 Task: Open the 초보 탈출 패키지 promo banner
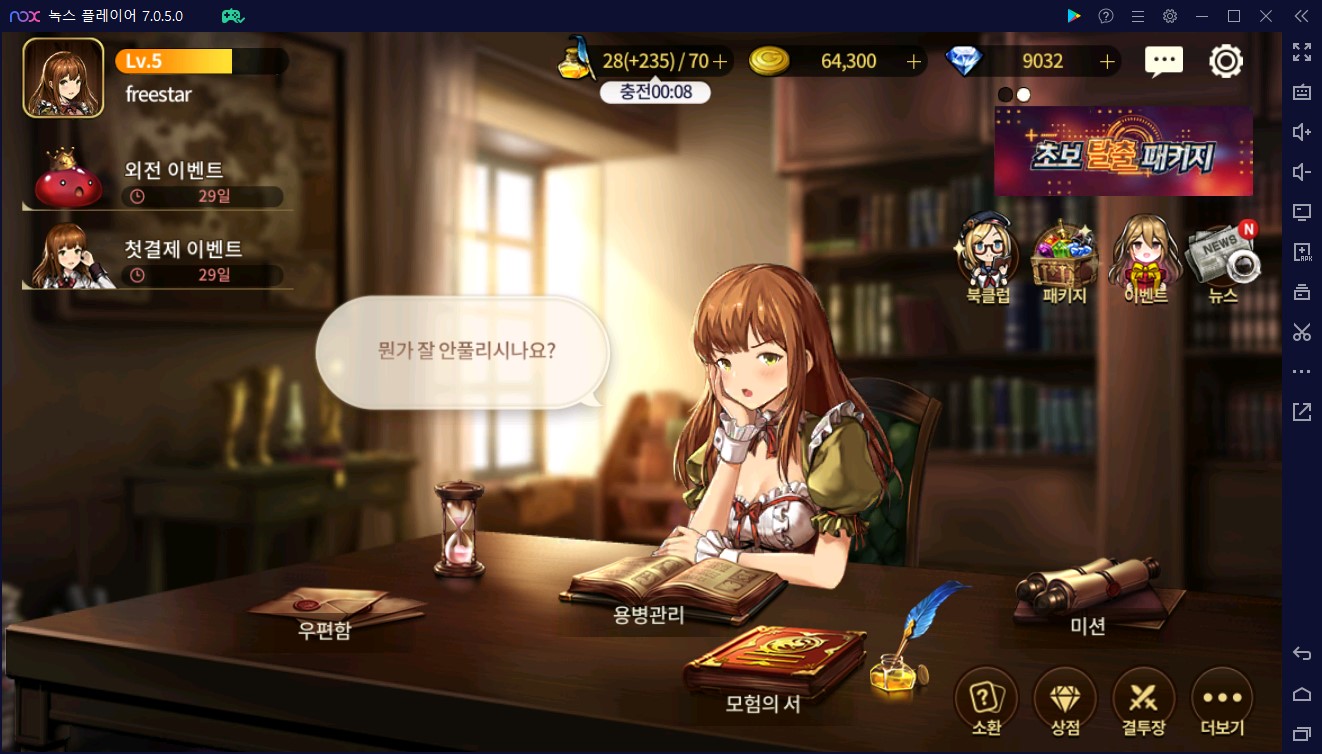[1122, 152]
